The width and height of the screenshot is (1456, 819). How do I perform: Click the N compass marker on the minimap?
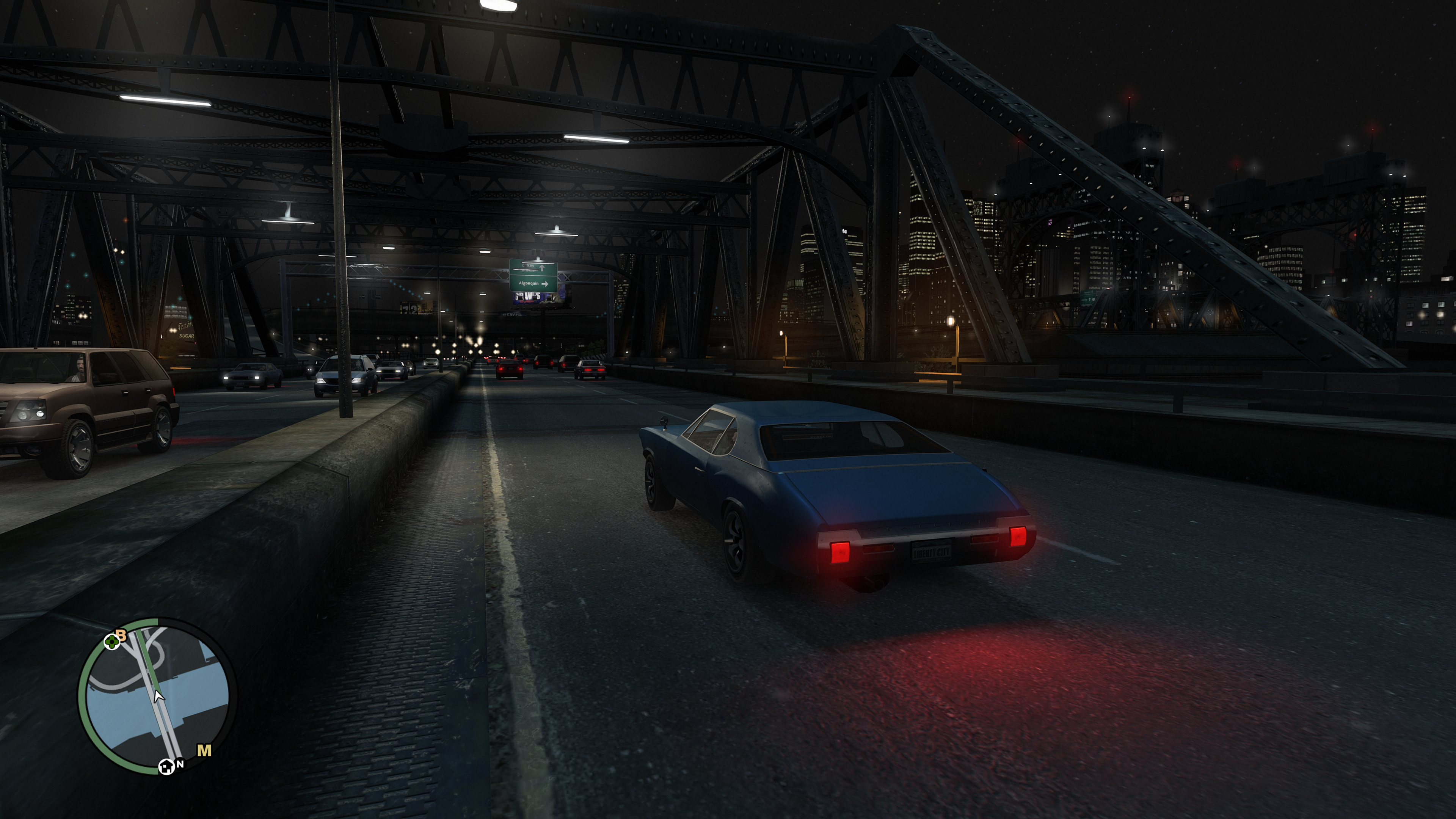click(x=181, y=764)
